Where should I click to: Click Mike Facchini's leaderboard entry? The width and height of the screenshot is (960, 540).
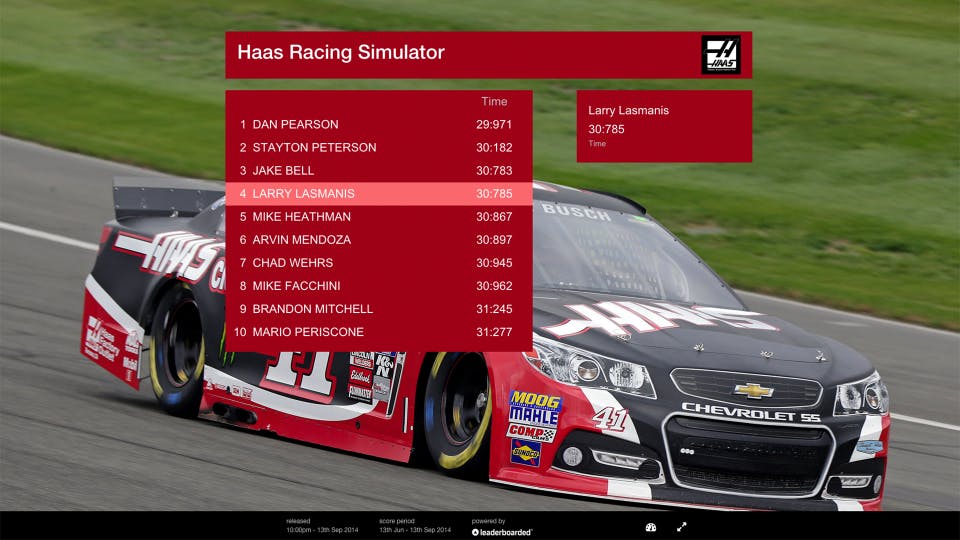(378, 286)
